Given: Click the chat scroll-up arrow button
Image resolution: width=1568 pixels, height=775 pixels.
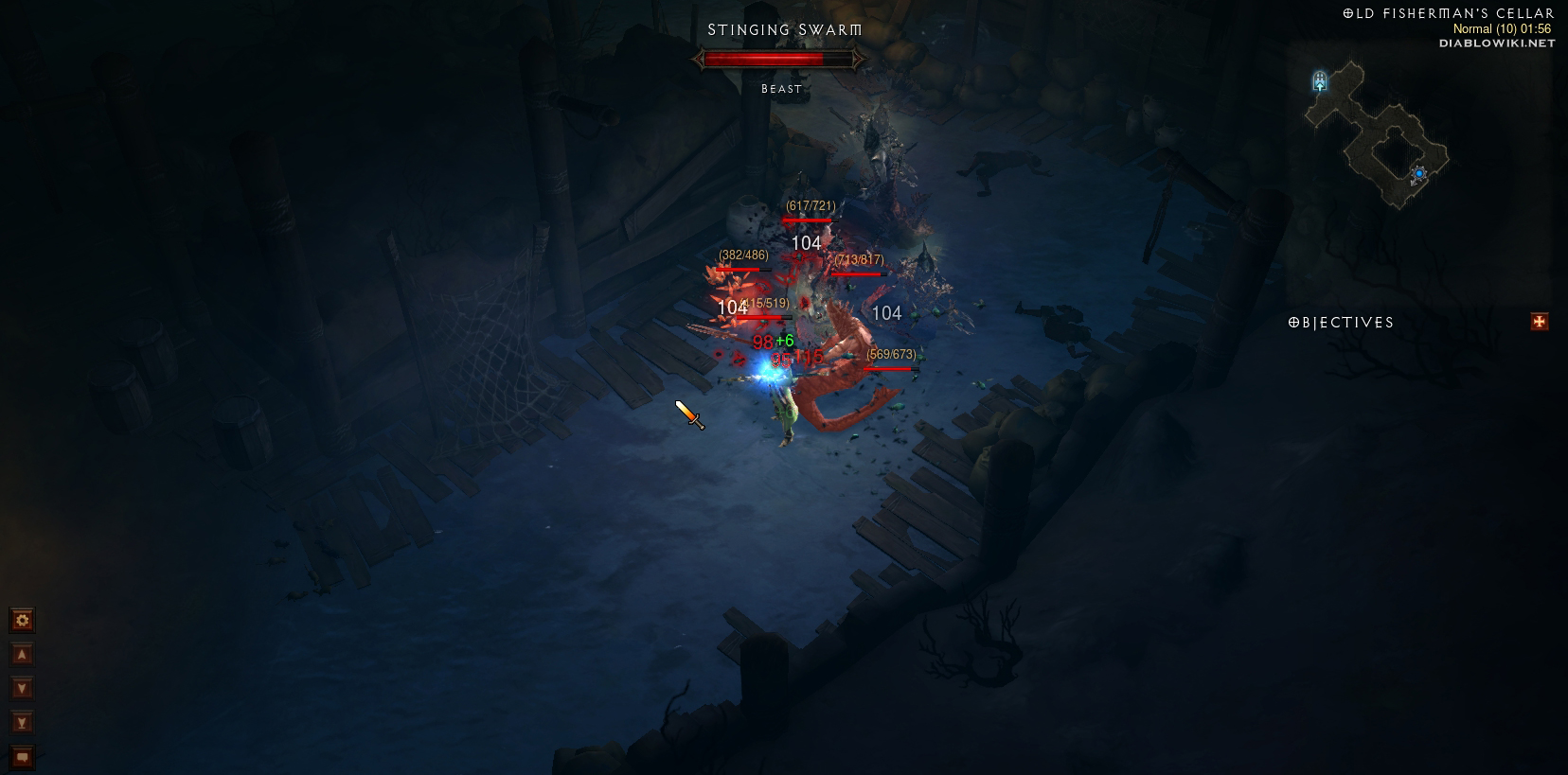Looking at the screenshot, I should [x=22, y=655].
